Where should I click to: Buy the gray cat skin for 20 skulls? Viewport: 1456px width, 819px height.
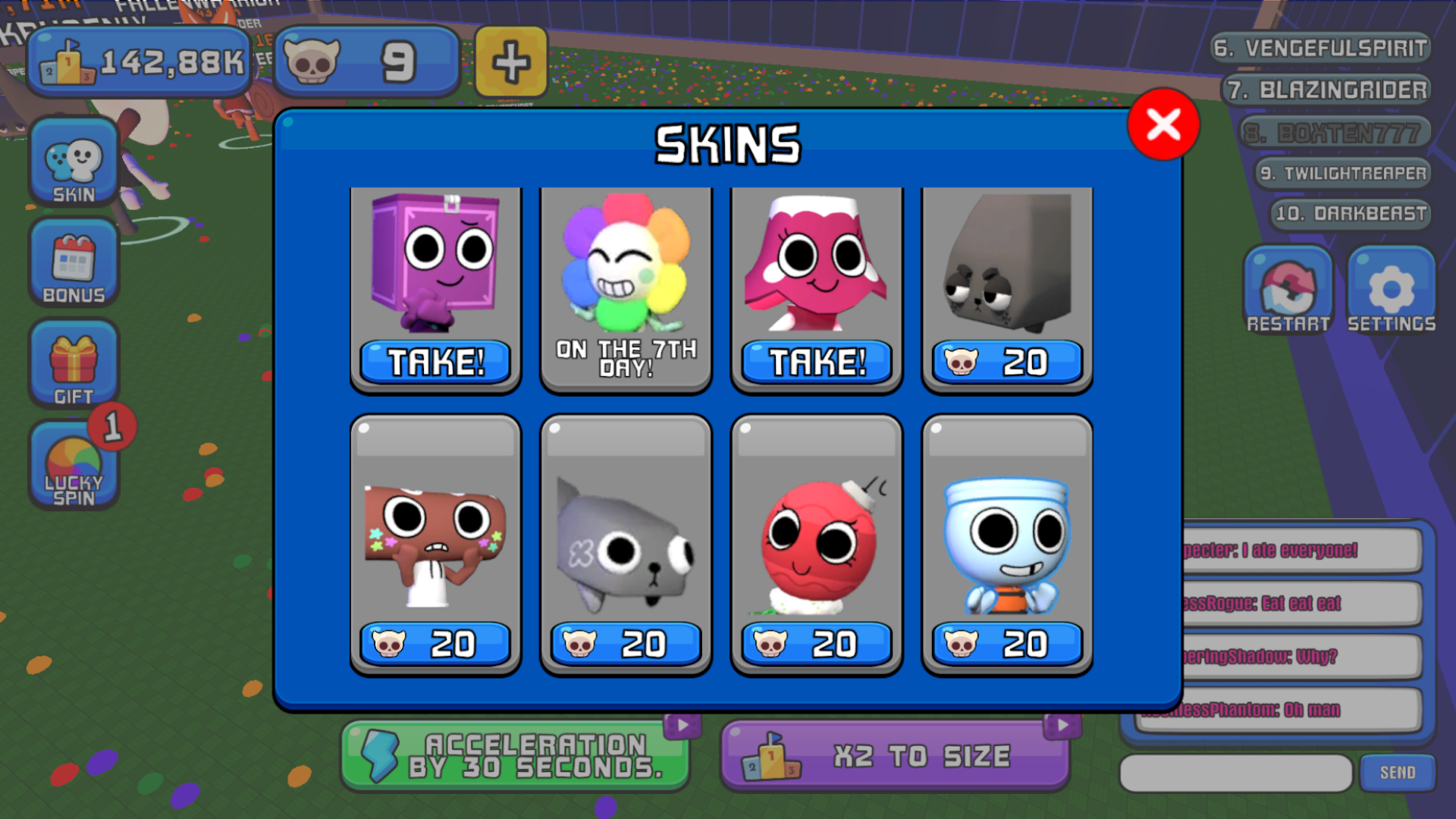click(625, 644)
